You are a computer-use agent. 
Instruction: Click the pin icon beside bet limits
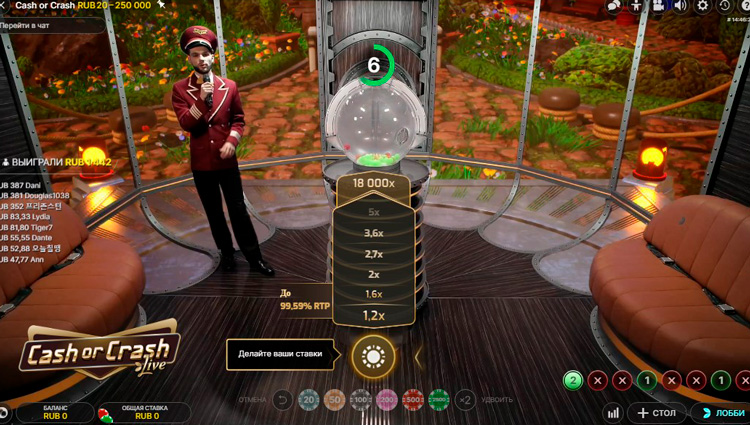click(x=161, y=5)
